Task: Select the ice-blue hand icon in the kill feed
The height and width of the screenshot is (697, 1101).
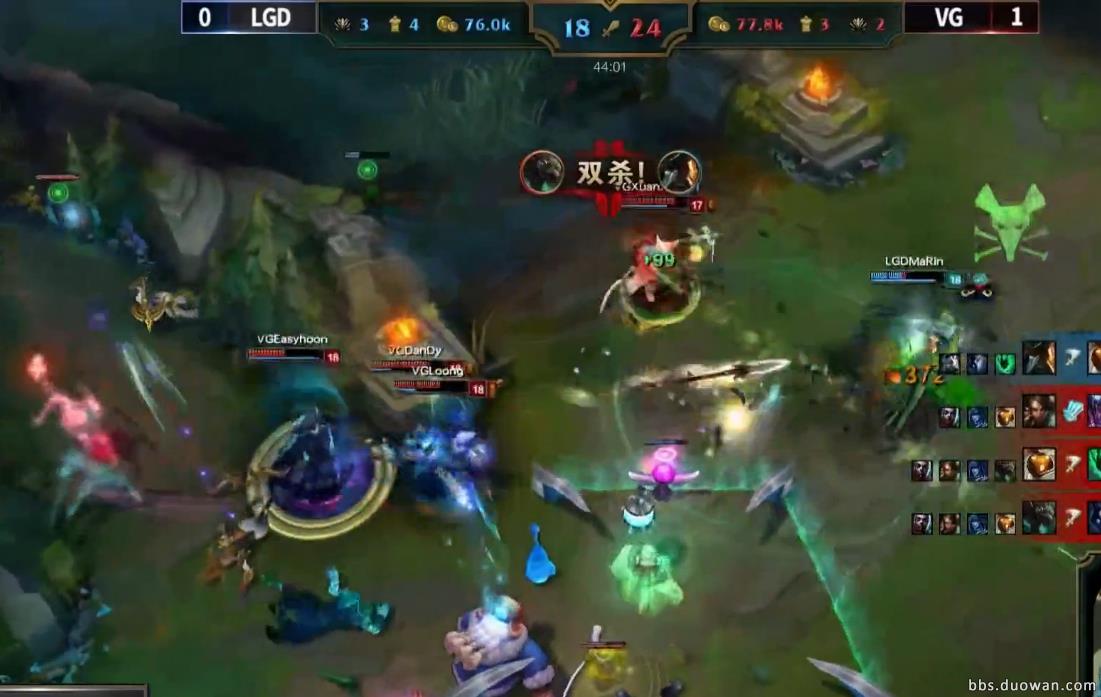Action: [1072, 410]
